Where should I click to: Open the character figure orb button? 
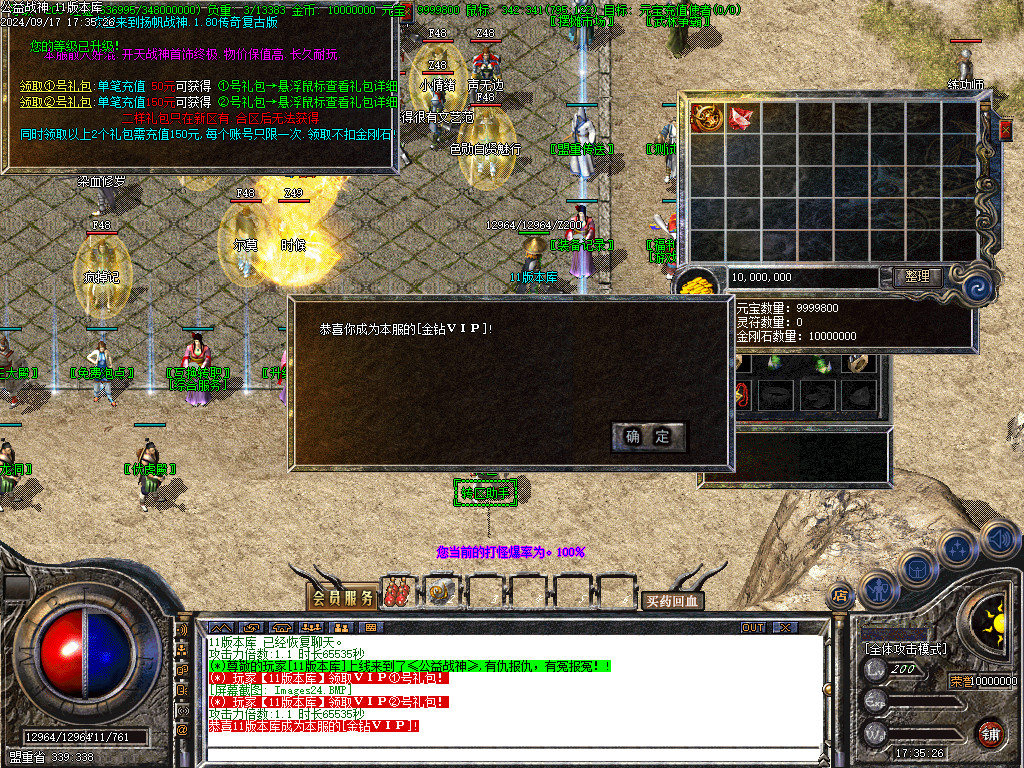[878, 589]
